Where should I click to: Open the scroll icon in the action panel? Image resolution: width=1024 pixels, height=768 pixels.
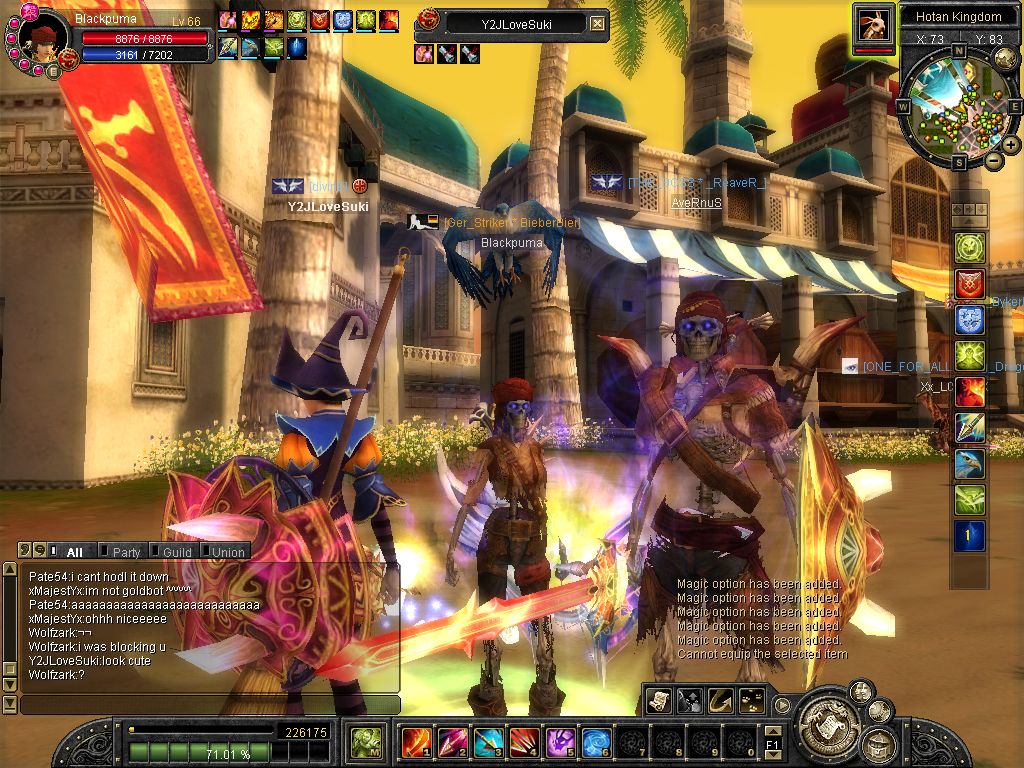(658, 700)
